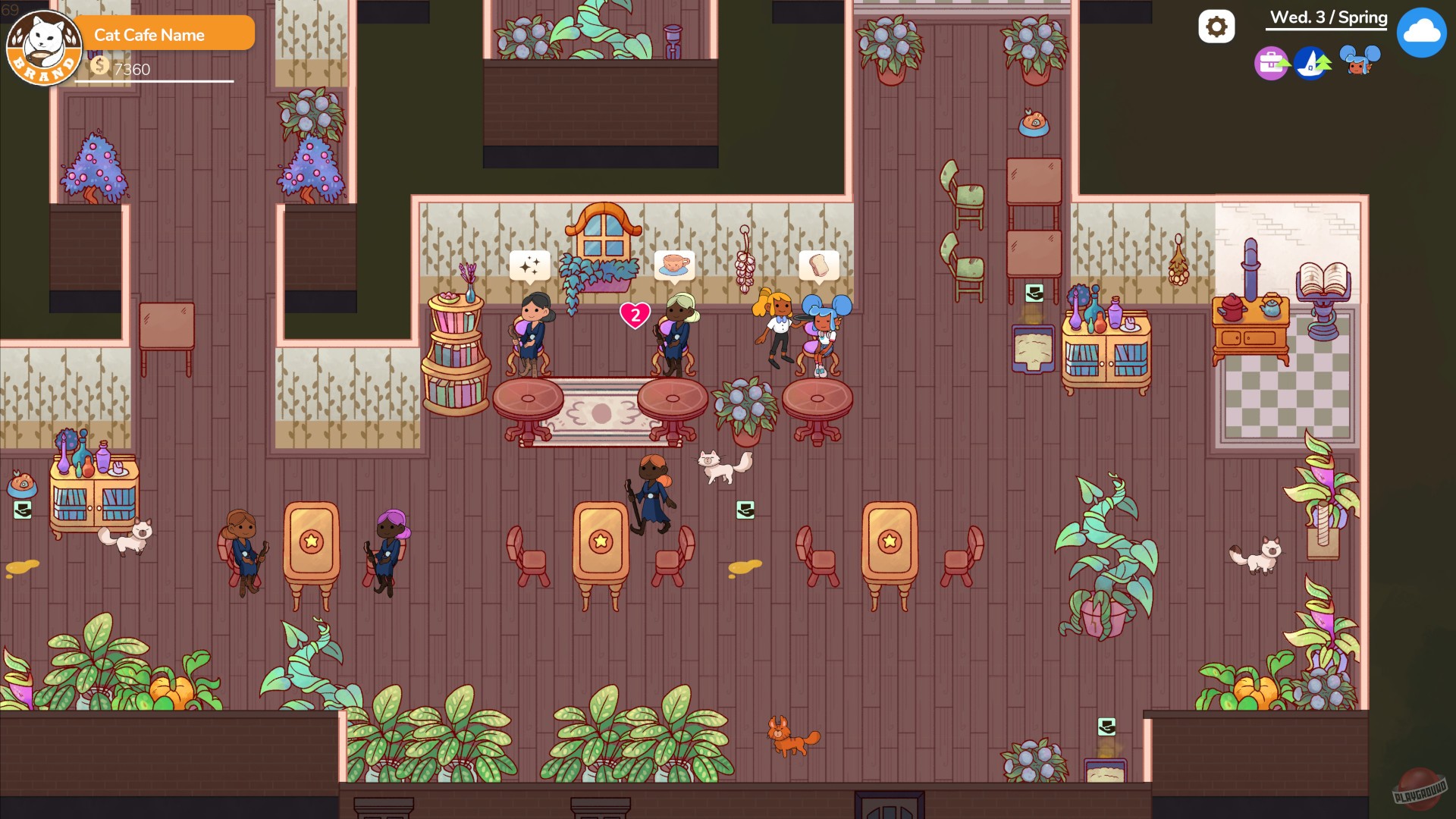This screenshot has width=1456, height=819.
Task: Open the settings gear icon
Action: pos(1218,25)
